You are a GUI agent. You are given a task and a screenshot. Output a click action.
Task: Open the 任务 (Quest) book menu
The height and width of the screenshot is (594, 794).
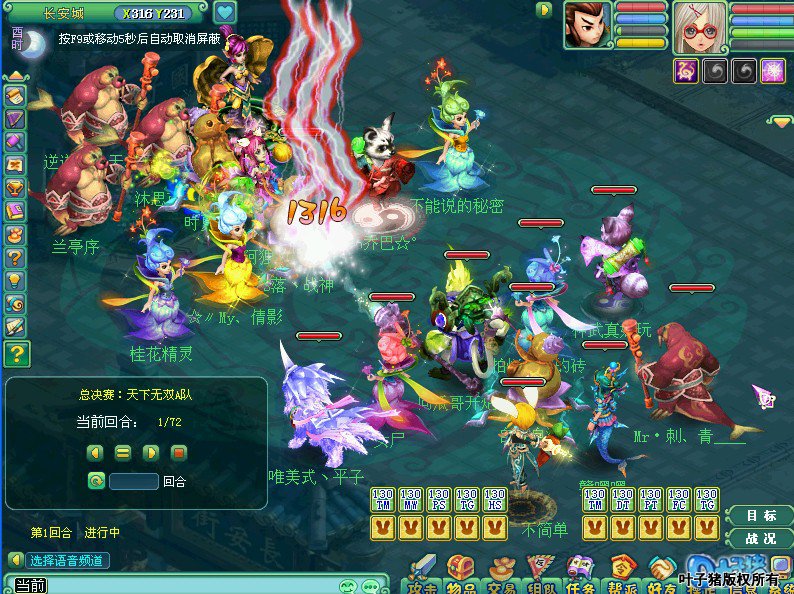[x=581, y=572]
